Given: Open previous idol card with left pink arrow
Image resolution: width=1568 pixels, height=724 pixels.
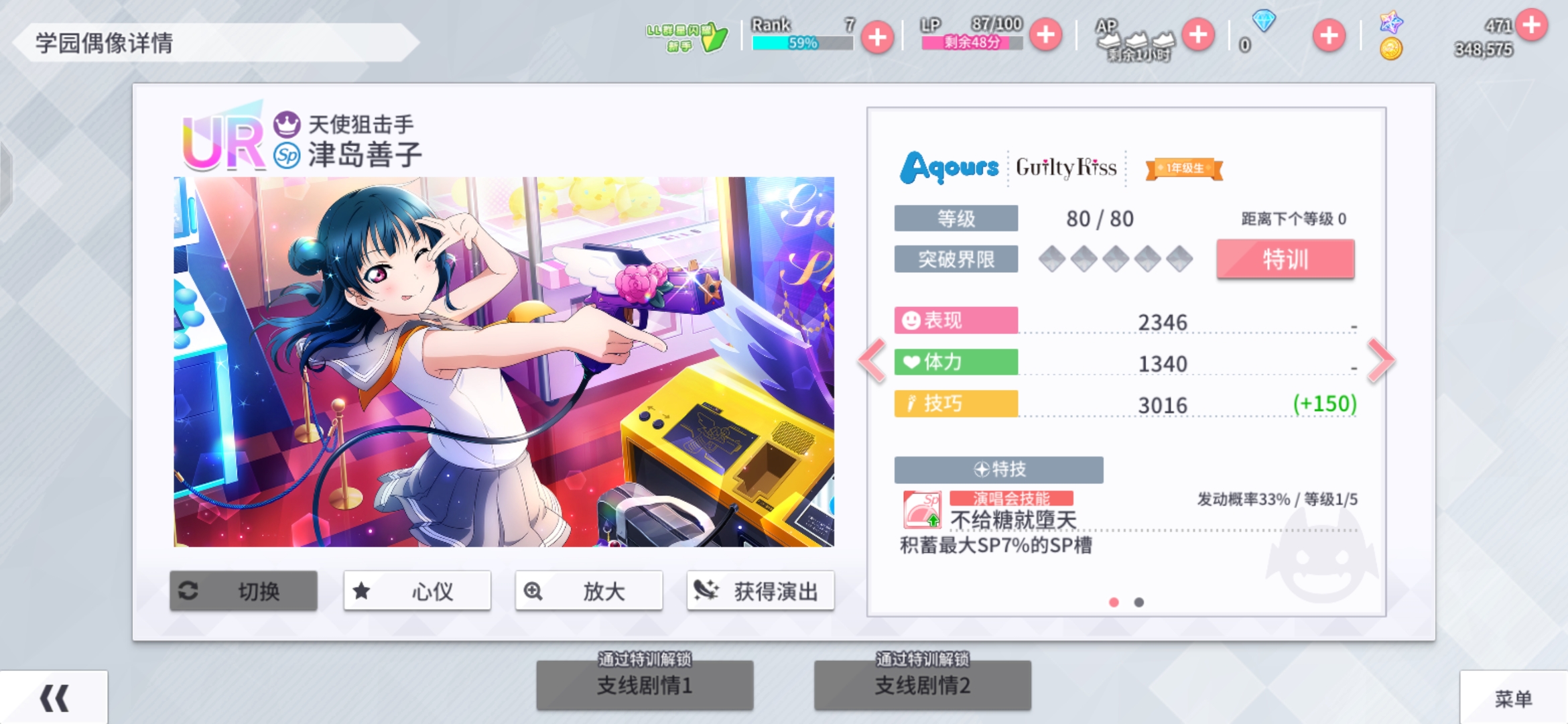Looking at the screenshot, I should tap(871, 361).
